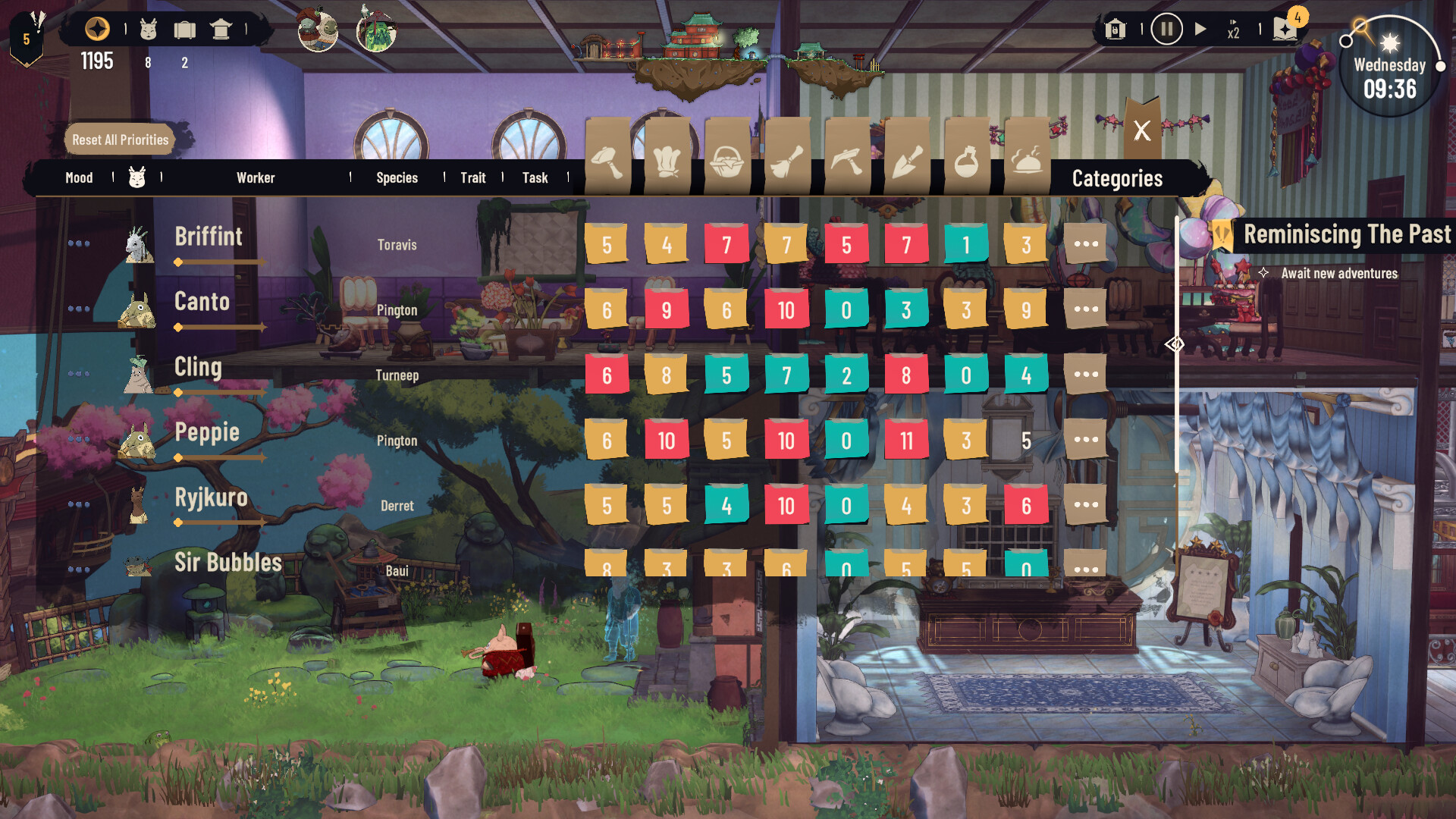The image size is (1456, 819).
Task: Choose the chef hat category tab
Action: (x=667, y=161)
